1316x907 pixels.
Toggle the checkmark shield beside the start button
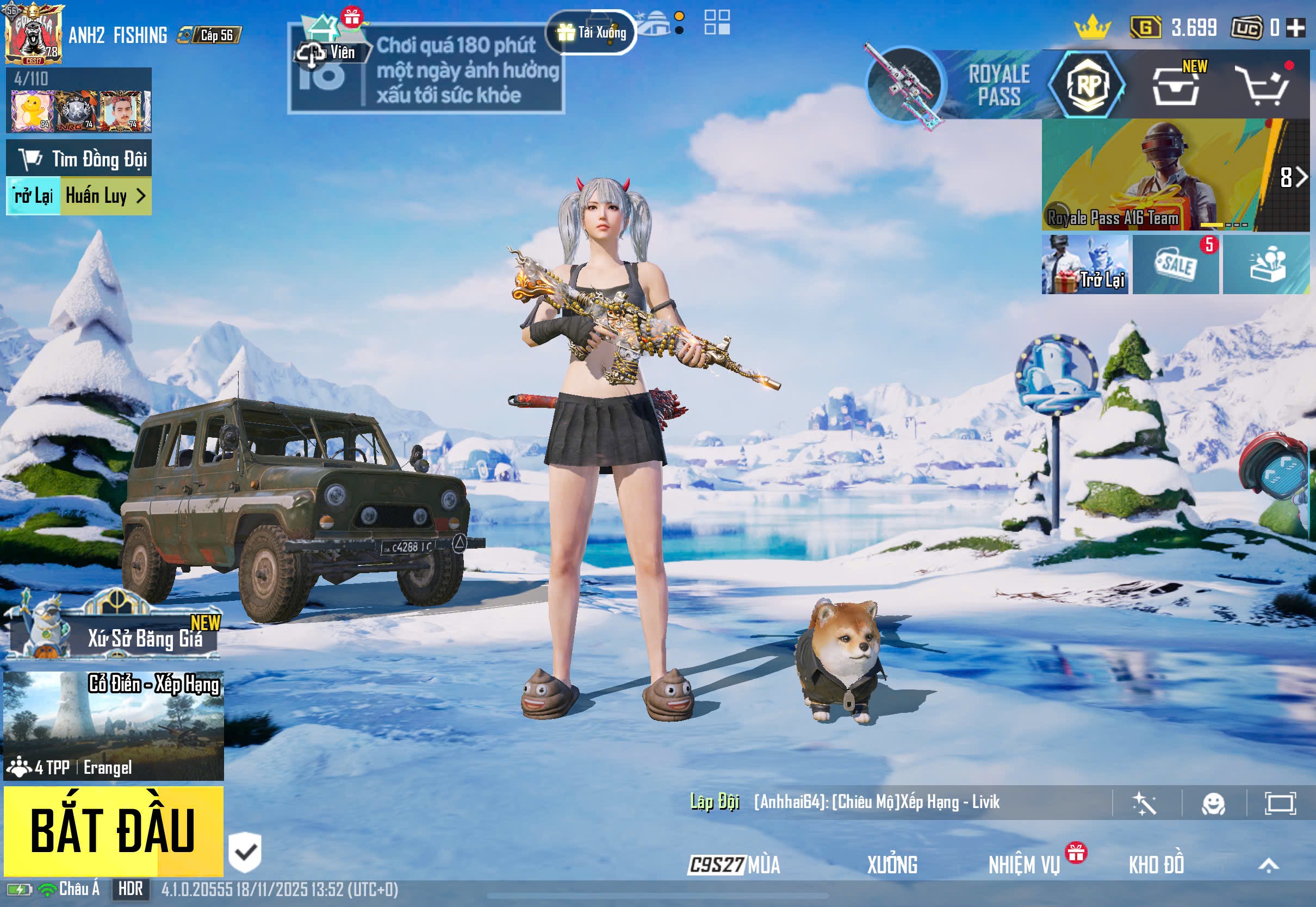tap(245, 853)
